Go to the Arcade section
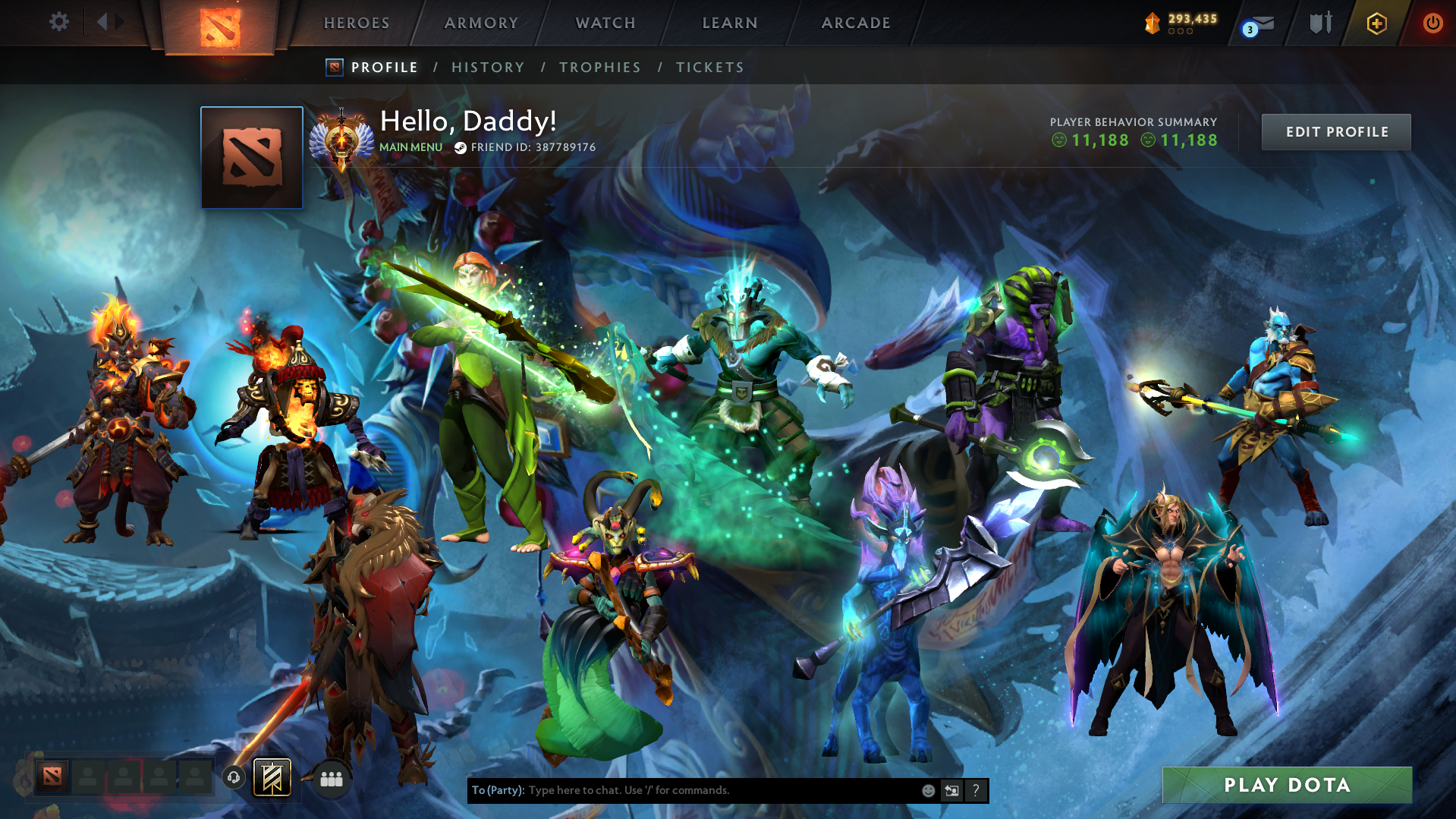The height and width of the screenshot is (819, 1456). [856, 23]
